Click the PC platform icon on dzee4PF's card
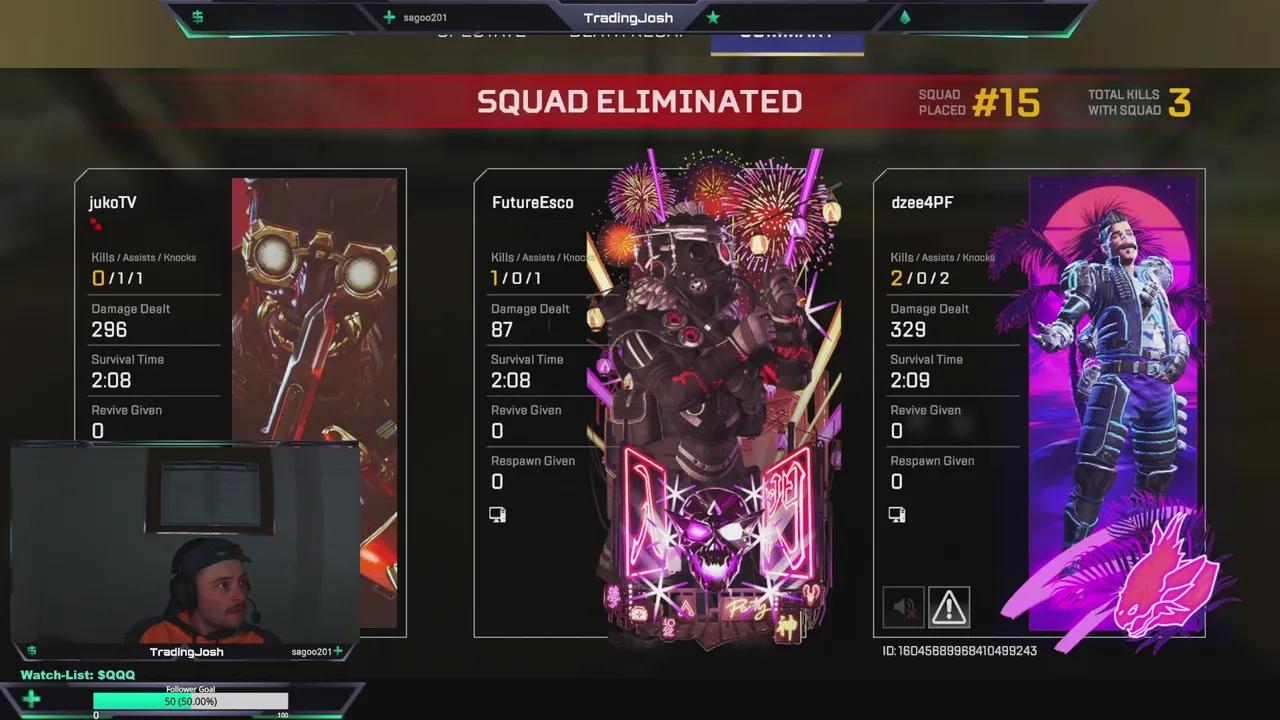The image size is (1280, 720). 897,514
